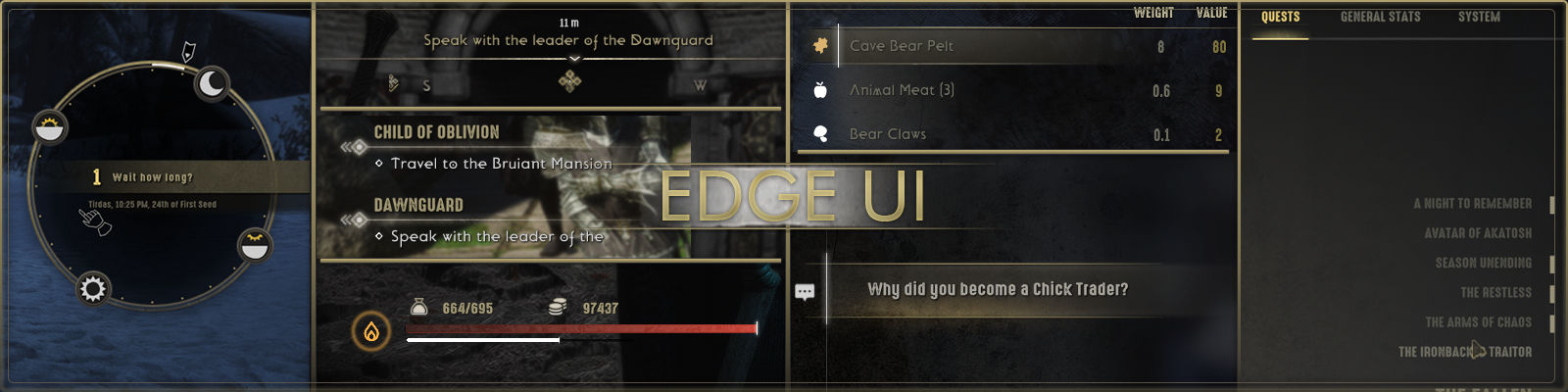Choose the sunset icon on the wait dial

(x=255, y=245)
